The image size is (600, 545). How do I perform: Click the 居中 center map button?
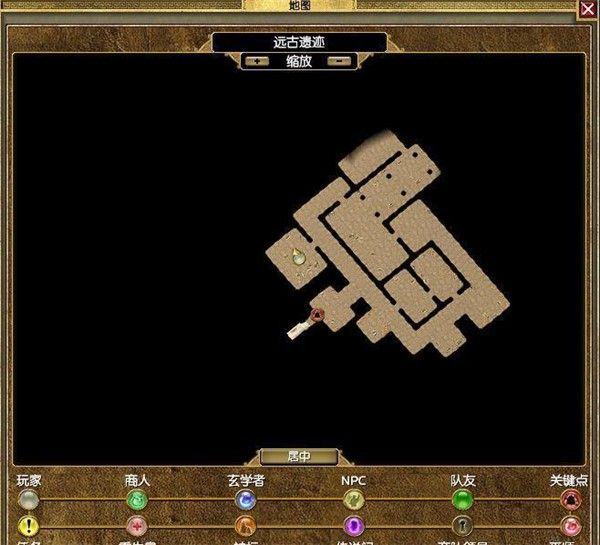299,456
